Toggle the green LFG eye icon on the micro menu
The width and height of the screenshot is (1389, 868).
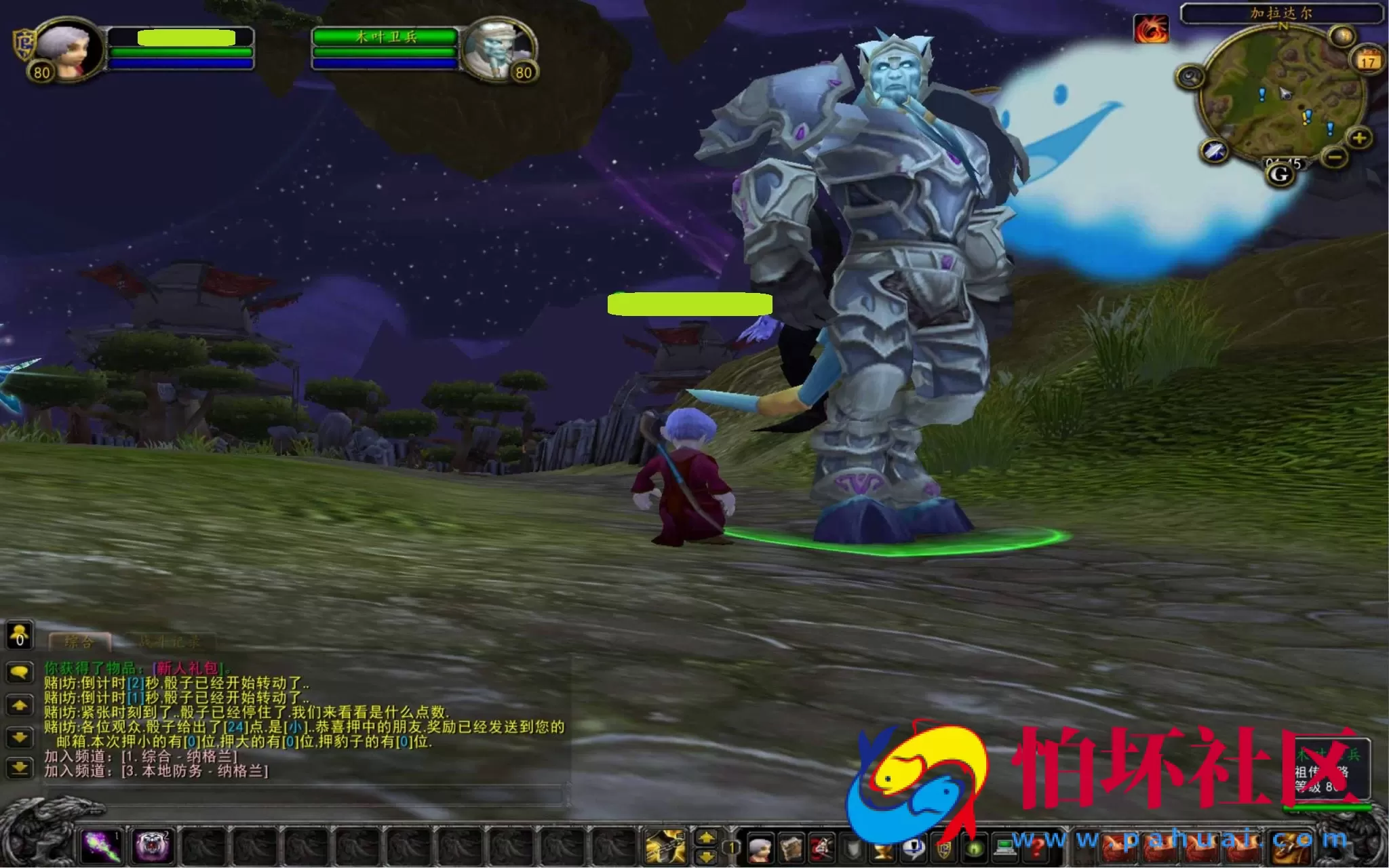coord(974,850)
